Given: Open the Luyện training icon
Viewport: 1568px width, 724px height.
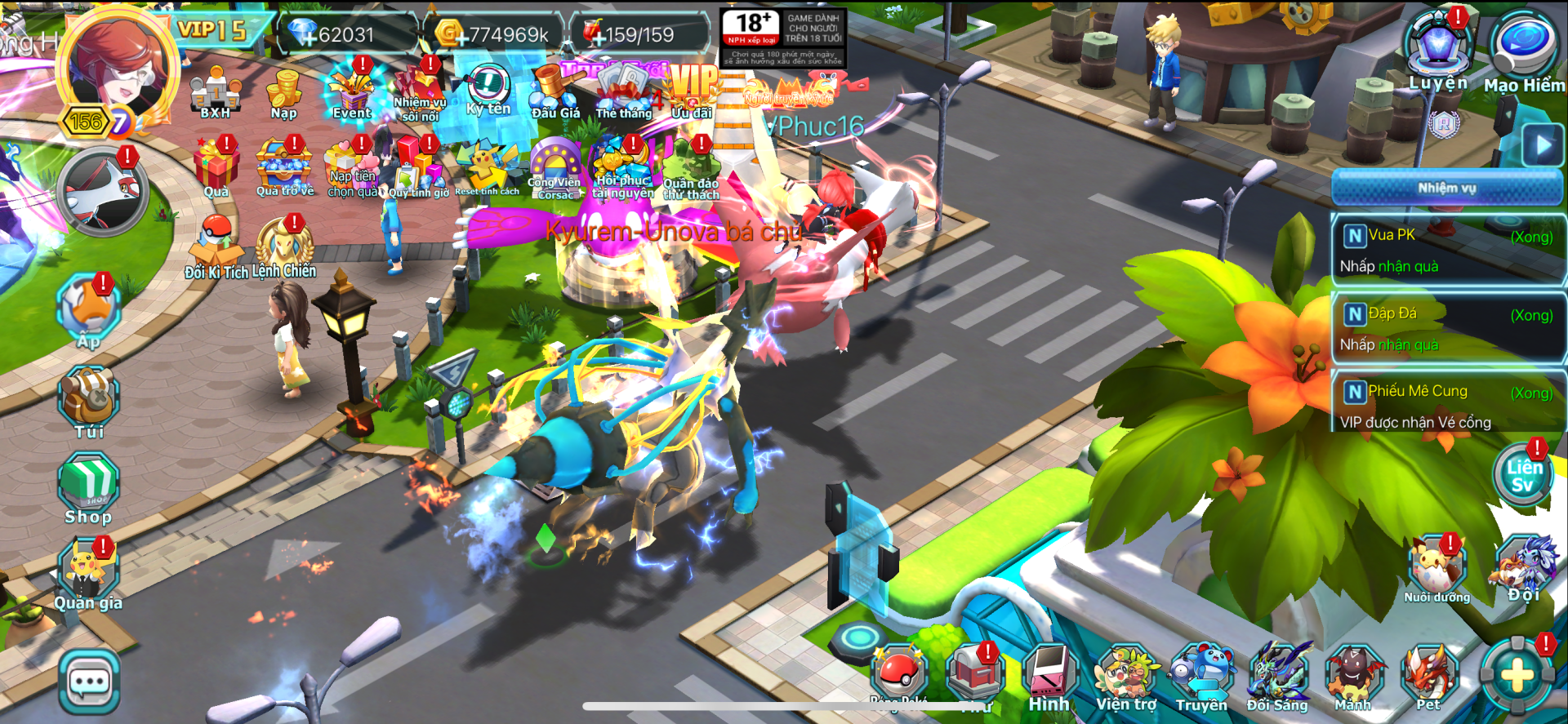Looking at the screenshot, I should [x=1437, y=49].
